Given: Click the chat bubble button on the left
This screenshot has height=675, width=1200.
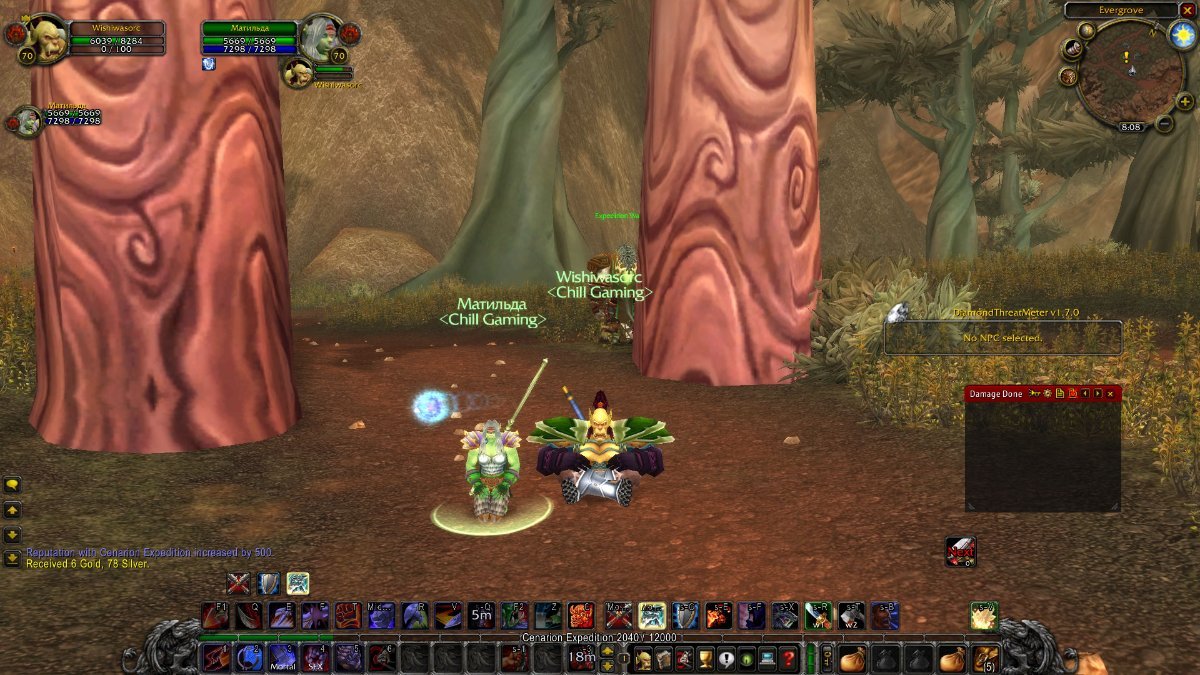Looking at the screenshot, I should pos(12,485).
